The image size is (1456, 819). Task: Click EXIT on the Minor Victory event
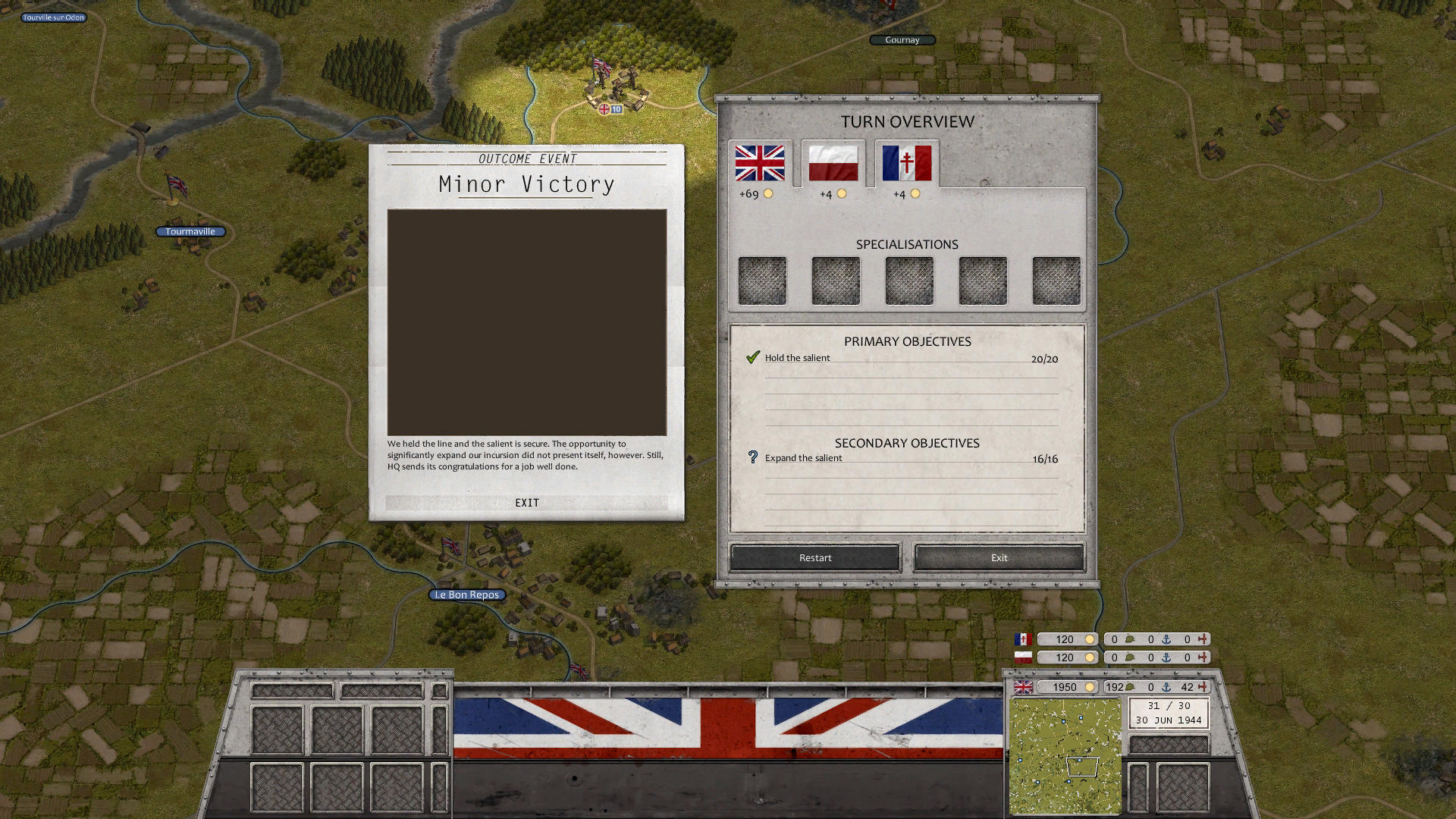(x=526, y=502)
